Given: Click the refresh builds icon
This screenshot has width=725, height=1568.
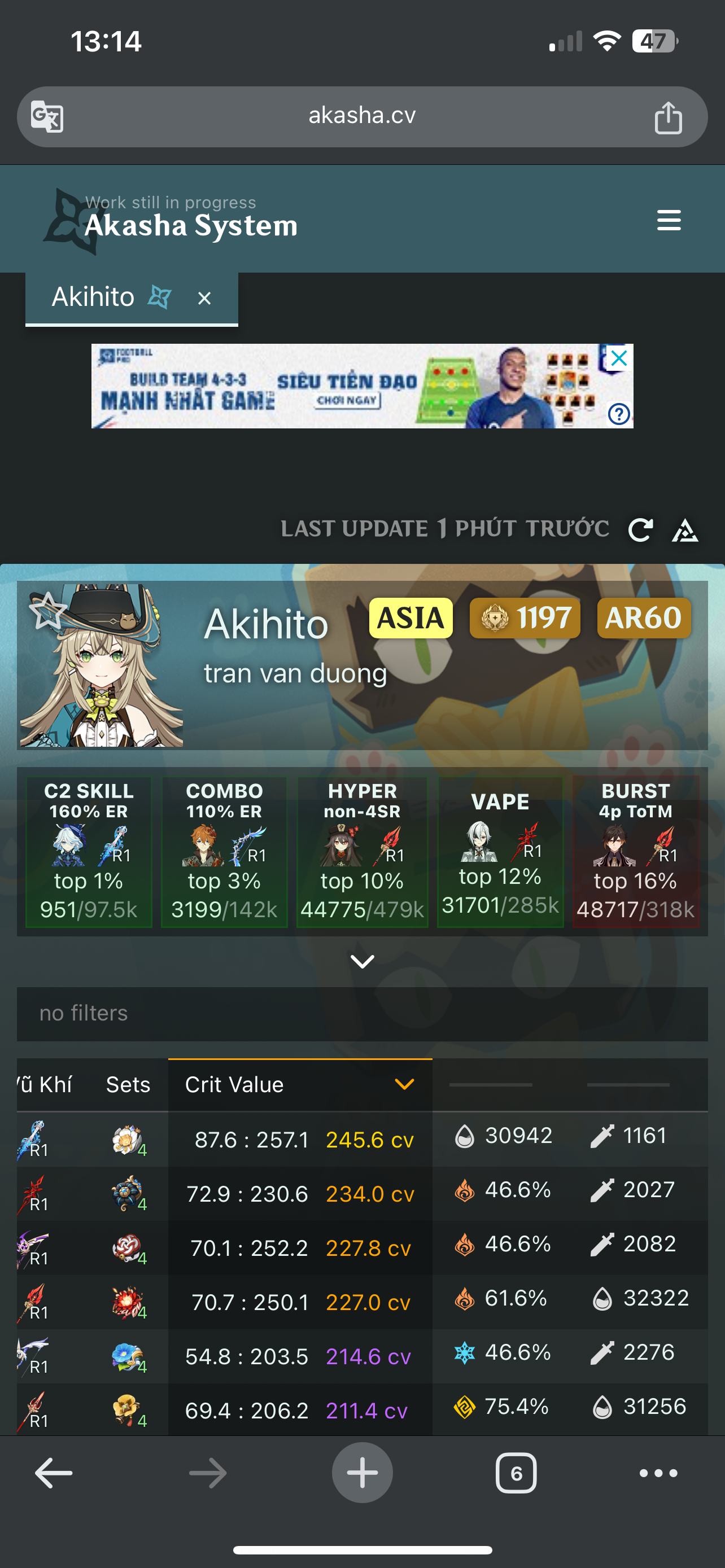Looking at the screenshot, I should (640, 530).
